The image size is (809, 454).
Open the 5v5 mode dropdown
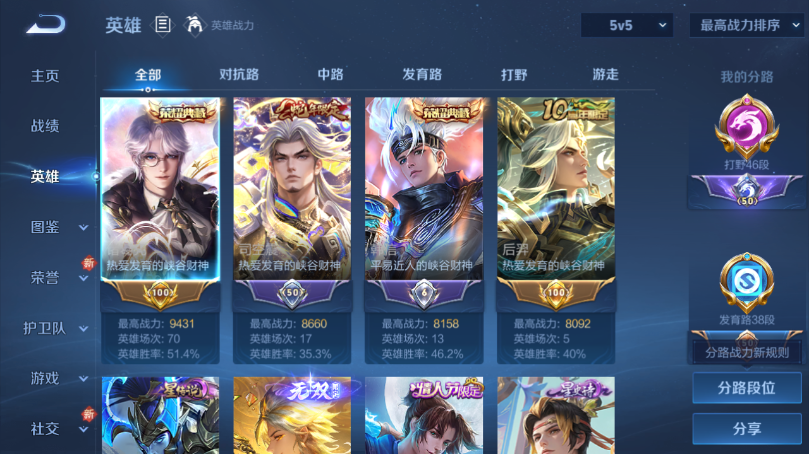(x=626, y=25)
